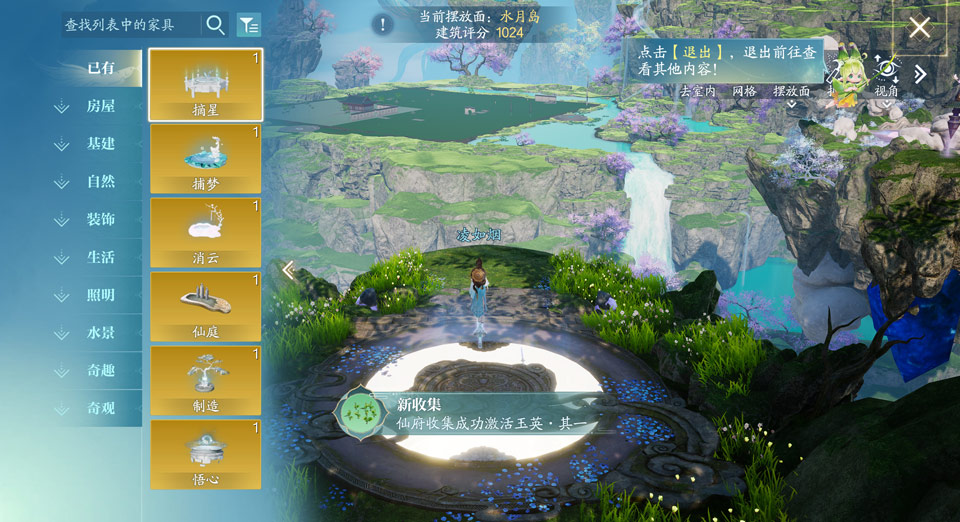Choose the 消云 furniture item
This screenshot has height=522, width=960.
point(206,233)
